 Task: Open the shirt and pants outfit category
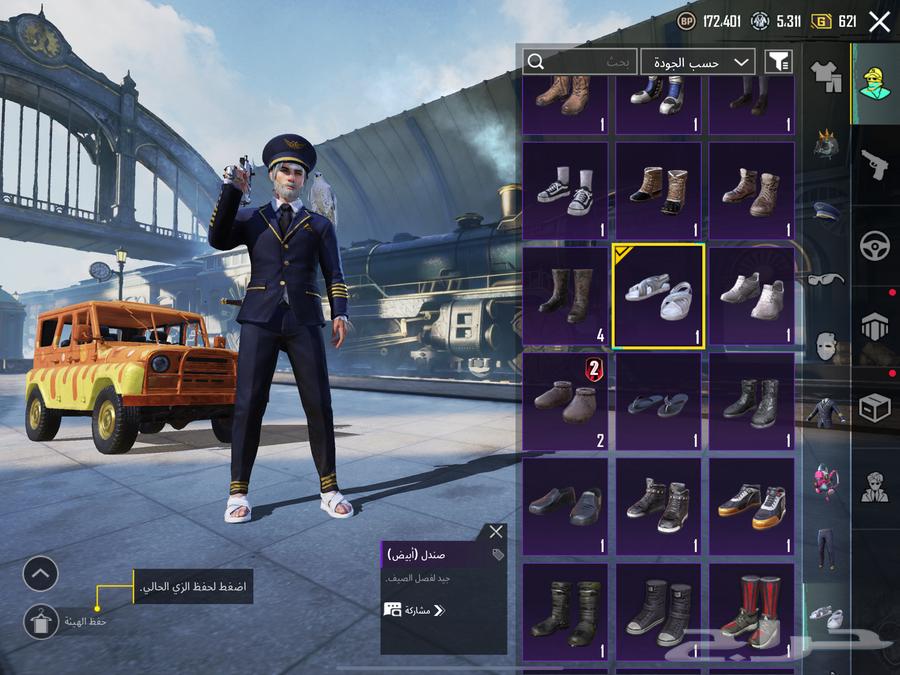click(826, 74)
